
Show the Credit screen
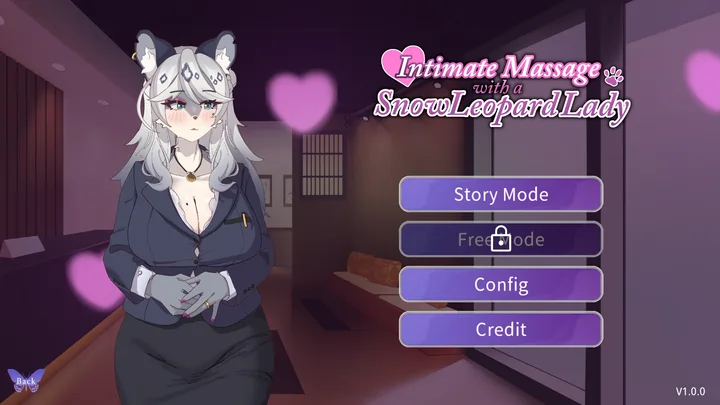tap(501, 329)
